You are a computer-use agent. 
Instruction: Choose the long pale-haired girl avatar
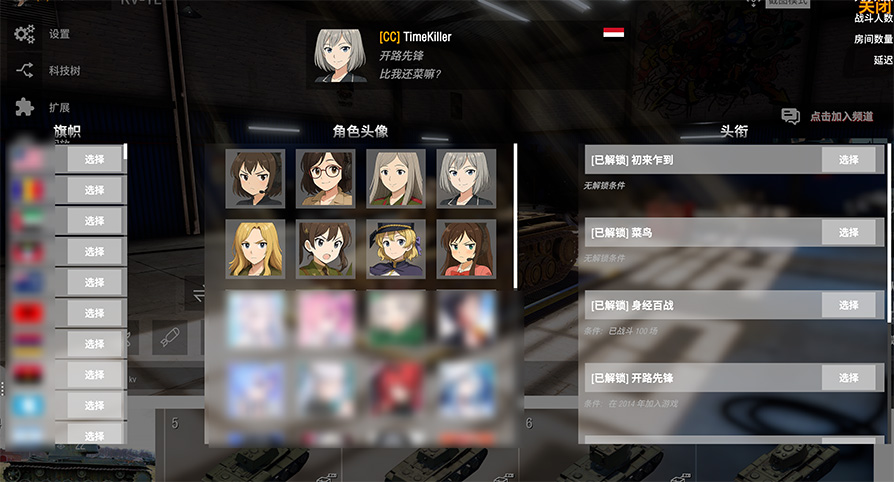(x=396, y=178)
